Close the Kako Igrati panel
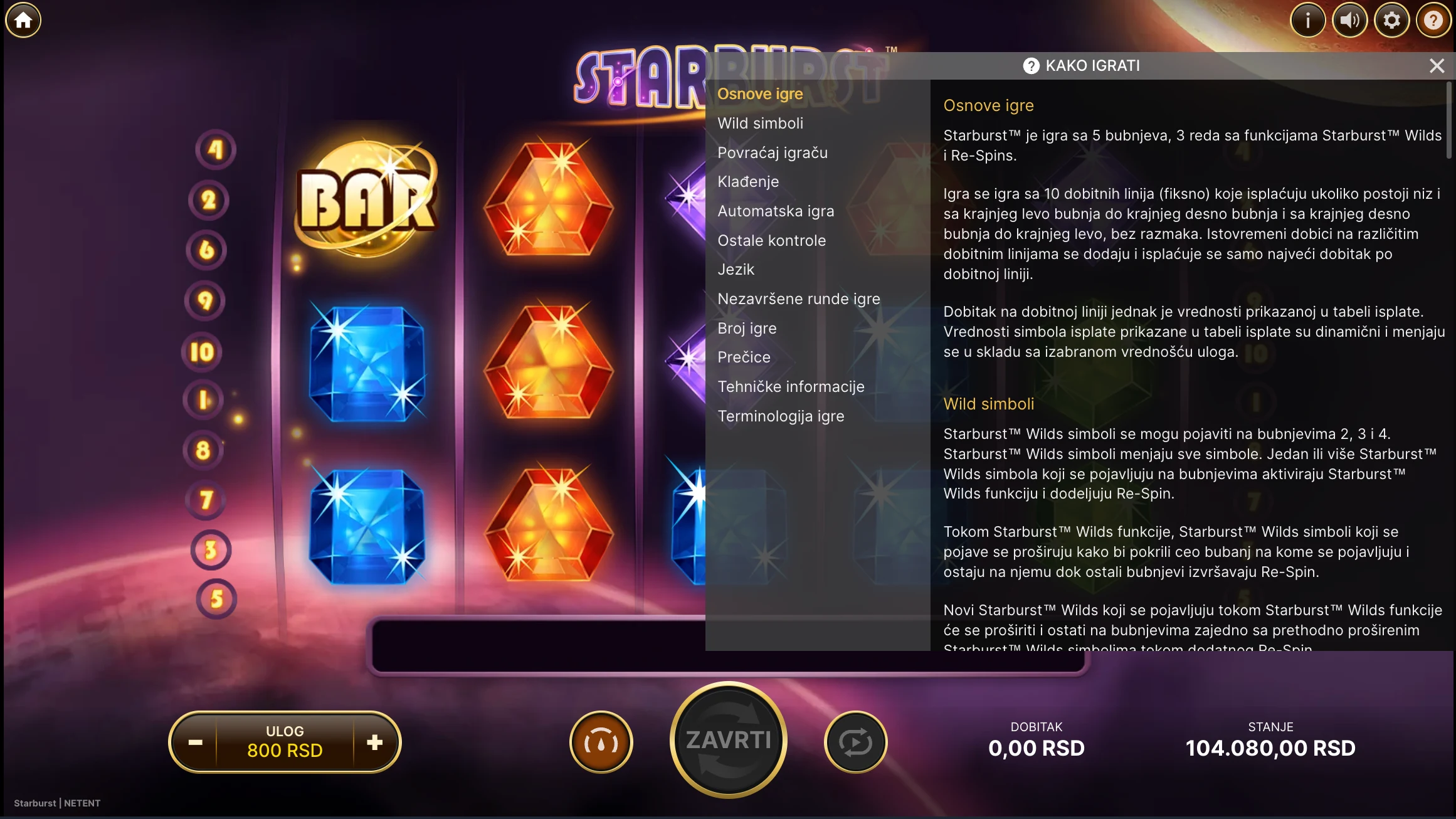The height and width of the screenshot is (819, 1456). 1437,66
